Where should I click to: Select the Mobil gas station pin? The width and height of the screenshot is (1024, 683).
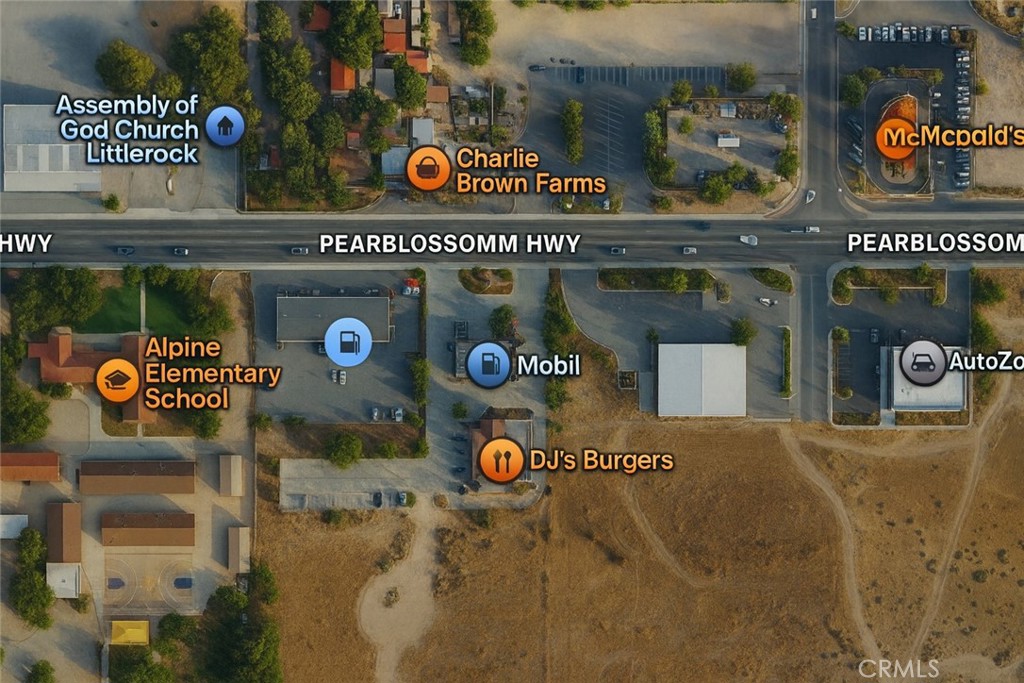coord(489,364)
